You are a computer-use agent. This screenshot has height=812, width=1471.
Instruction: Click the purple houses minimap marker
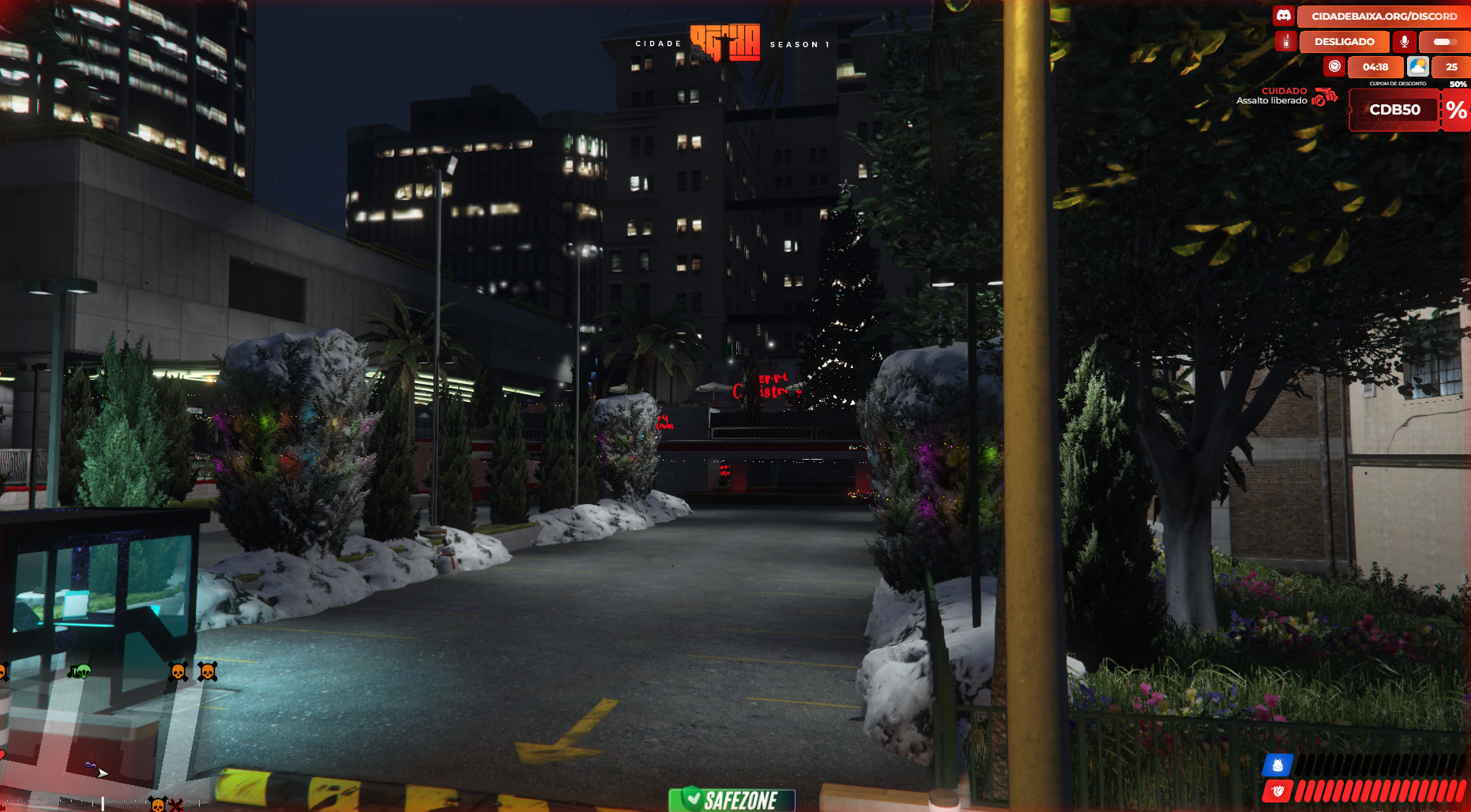pyautogui.click(x=90, y=765)
